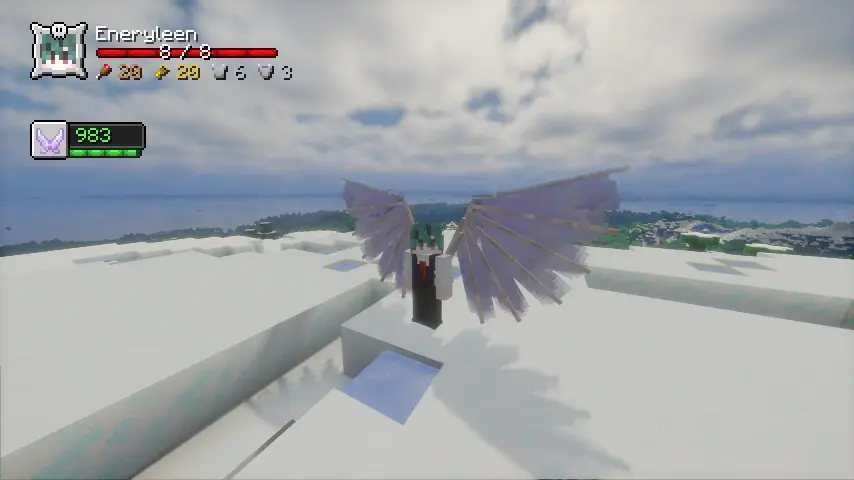Click the chestplate armor icon

tap(221, 72)
